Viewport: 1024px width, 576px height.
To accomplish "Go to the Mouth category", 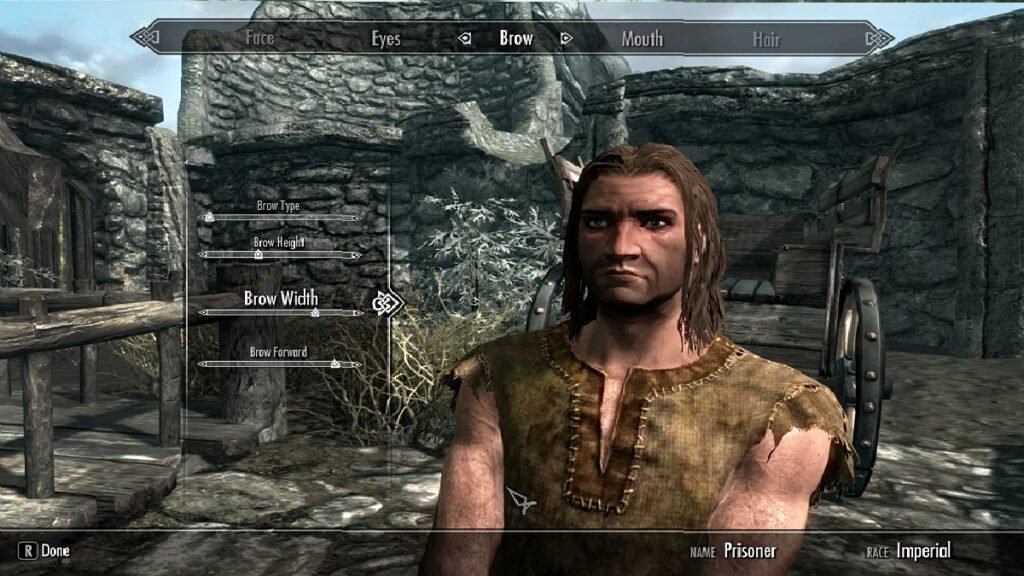I will (x=642, y=39).
